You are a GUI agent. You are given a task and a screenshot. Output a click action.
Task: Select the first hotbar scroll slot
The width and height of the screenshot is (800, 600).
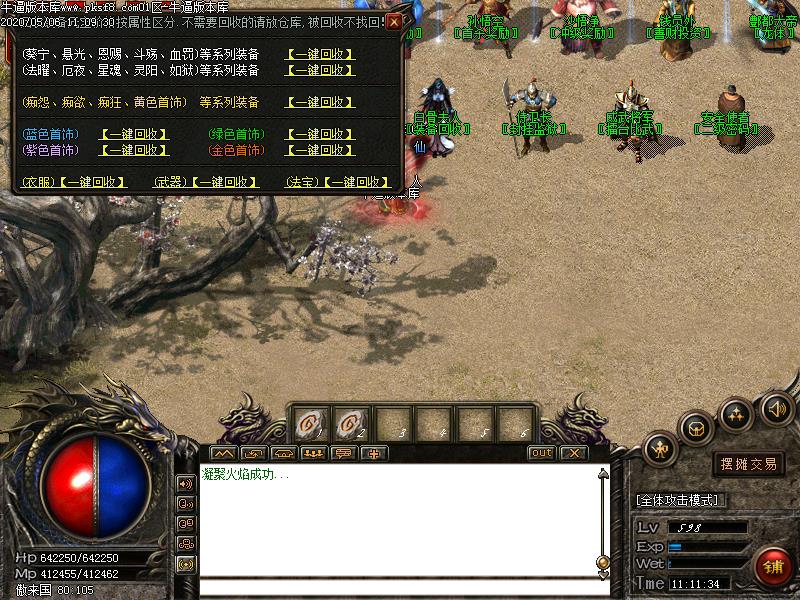[309, 424]
